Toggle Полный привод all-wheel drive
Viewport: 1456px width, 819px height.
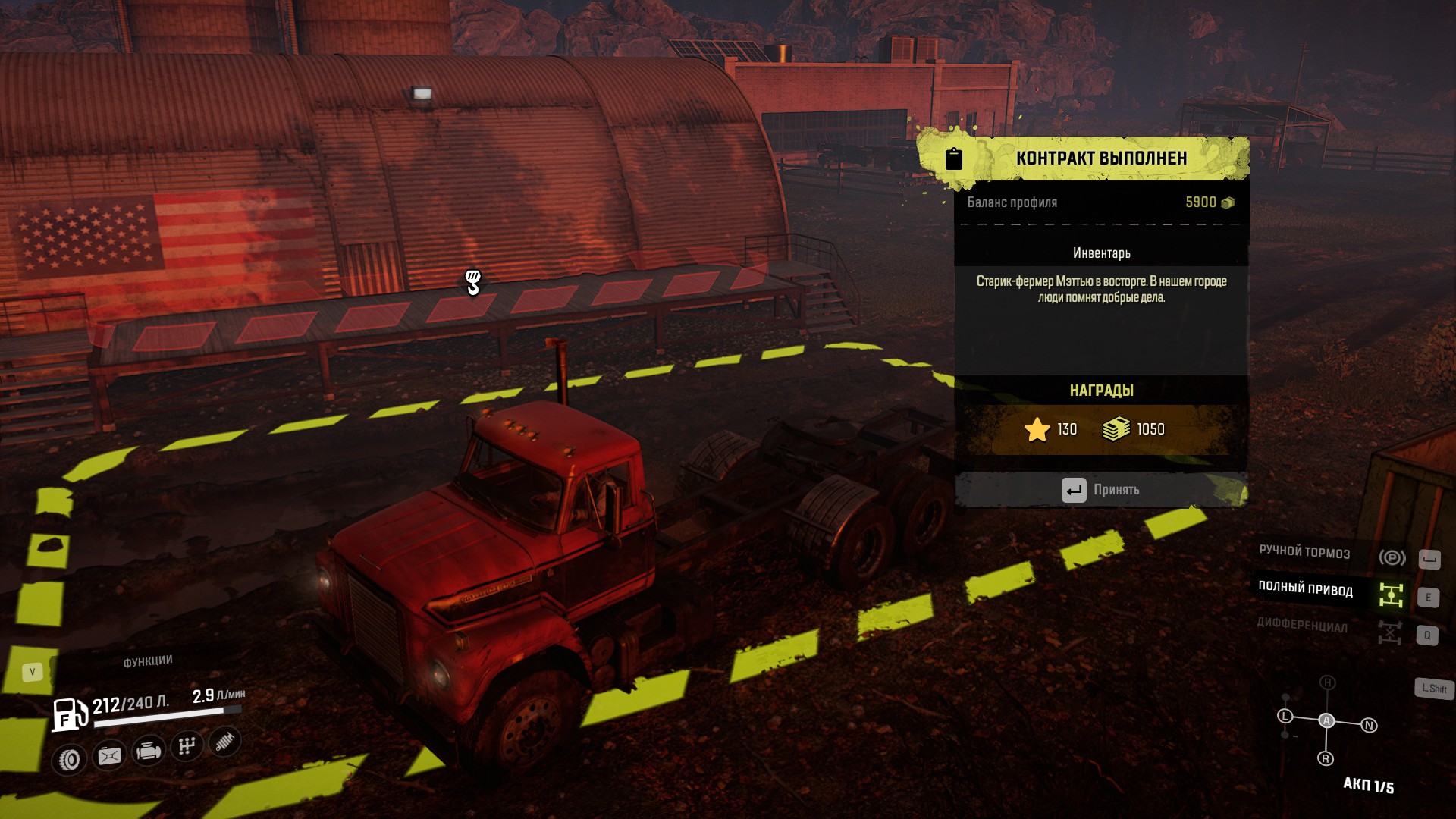pyautogui.click(x=1390, y=595)
